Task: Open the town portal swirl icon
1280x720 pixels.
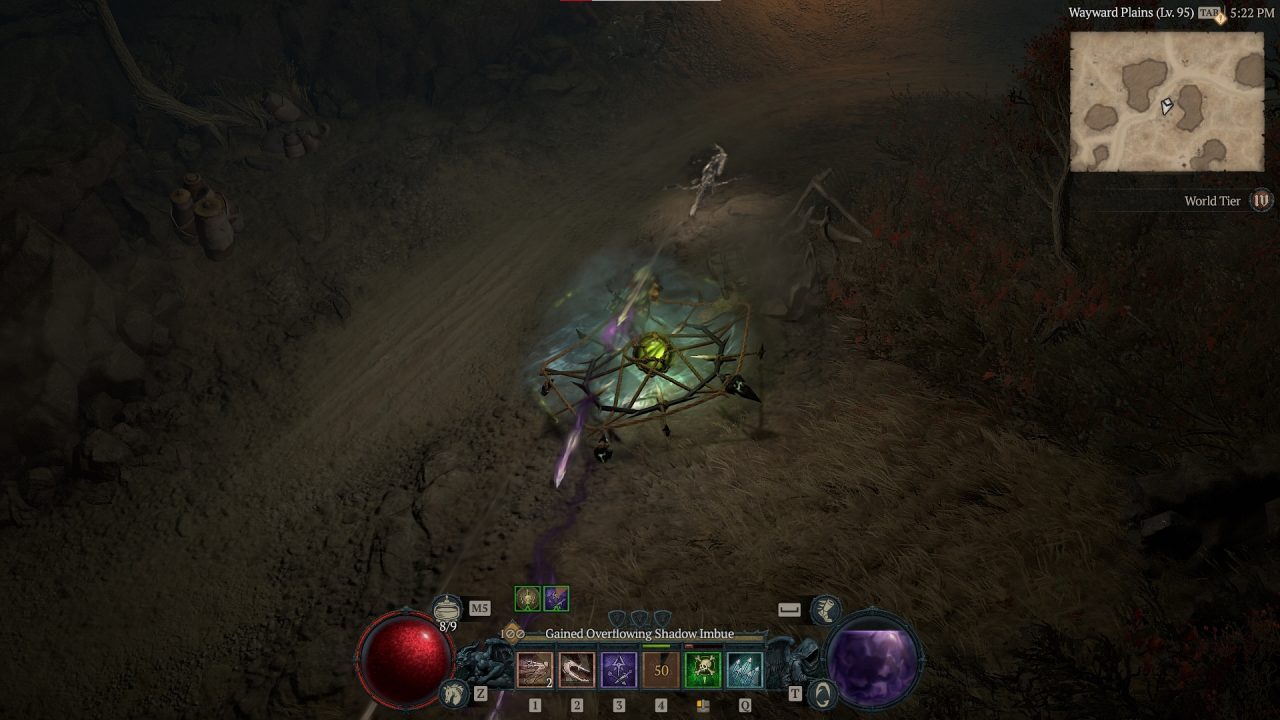Action: (822, 693)
